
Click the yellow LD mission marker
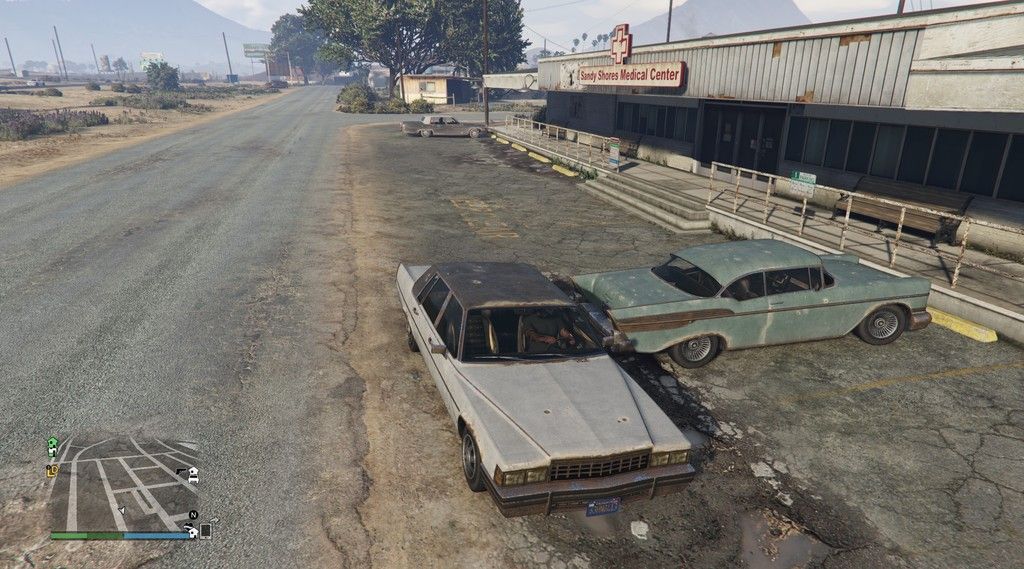pyautogui.click(x=51, y=470)
